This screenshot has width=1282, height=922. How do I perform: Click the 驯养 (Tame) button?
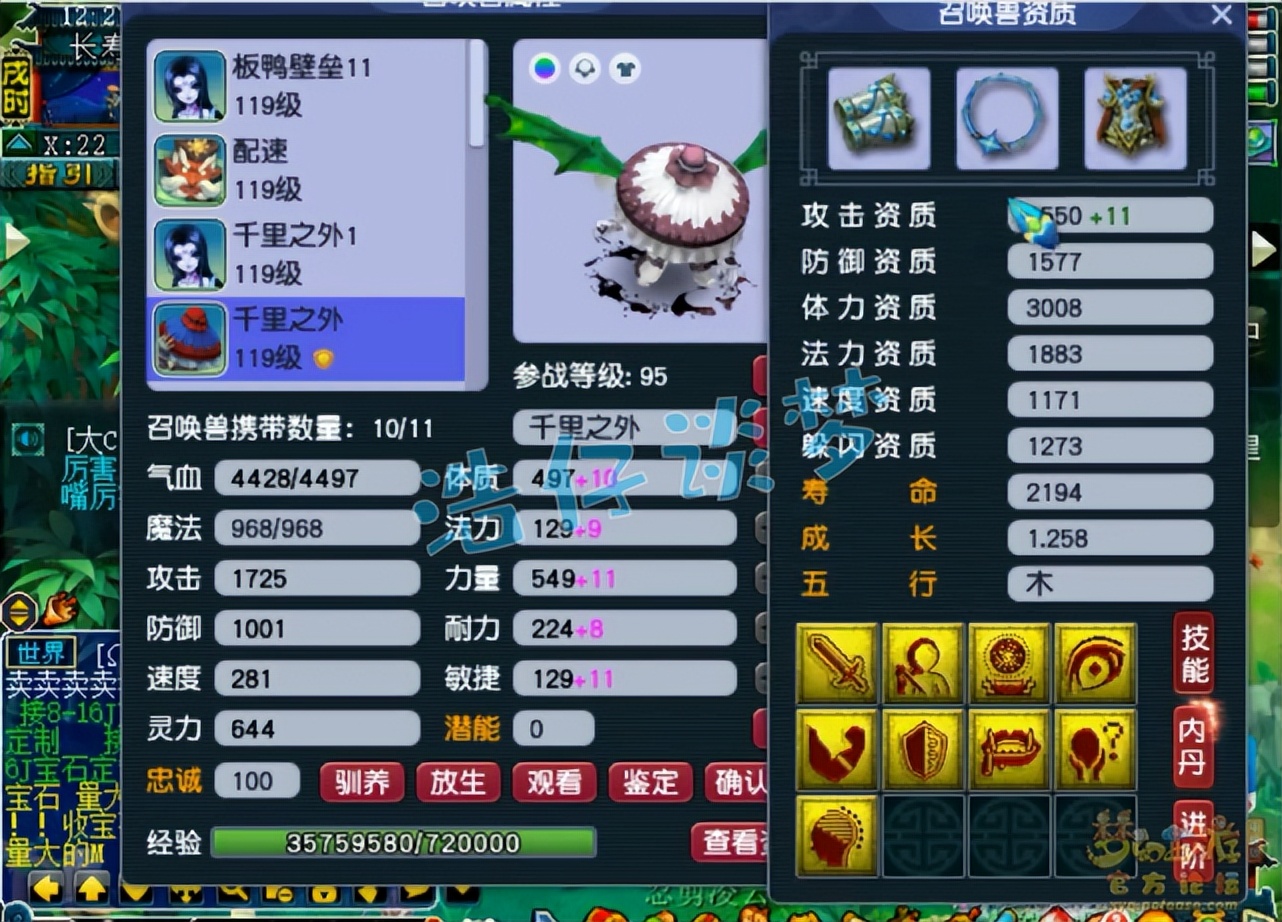pyautogui.click(x=361, y=783)
